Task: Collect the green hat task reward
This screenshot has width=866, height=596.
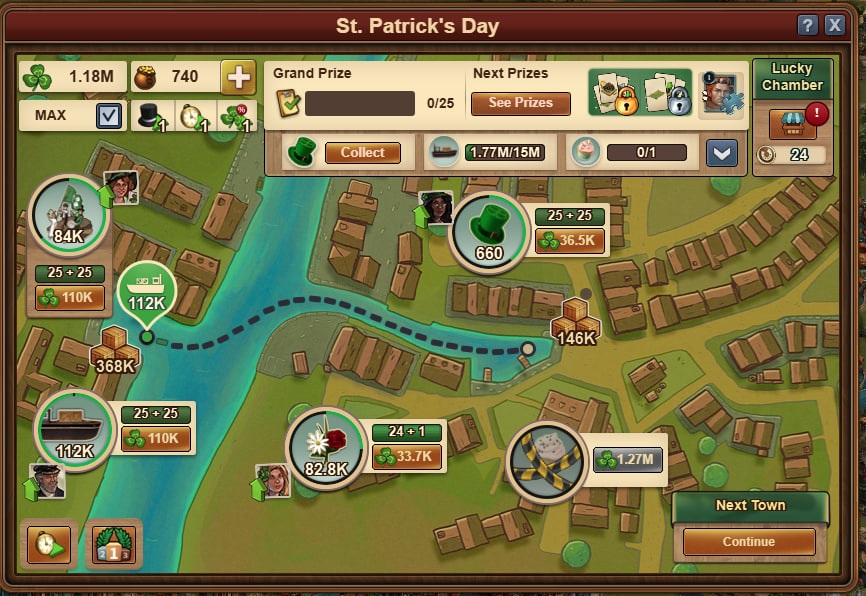Action: 362,153
